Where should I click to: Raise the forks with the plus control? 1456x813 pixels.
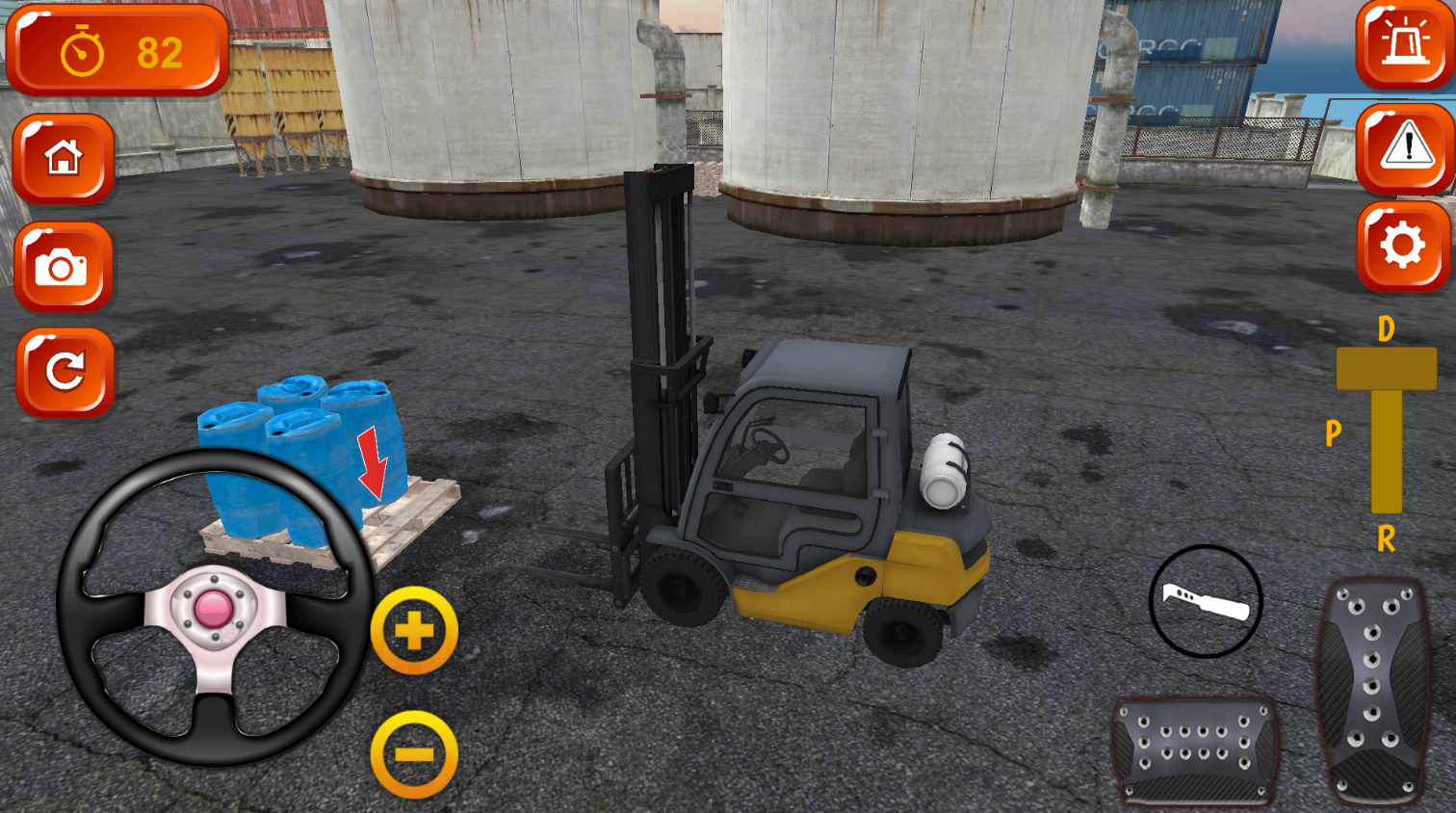coord(416,630)
